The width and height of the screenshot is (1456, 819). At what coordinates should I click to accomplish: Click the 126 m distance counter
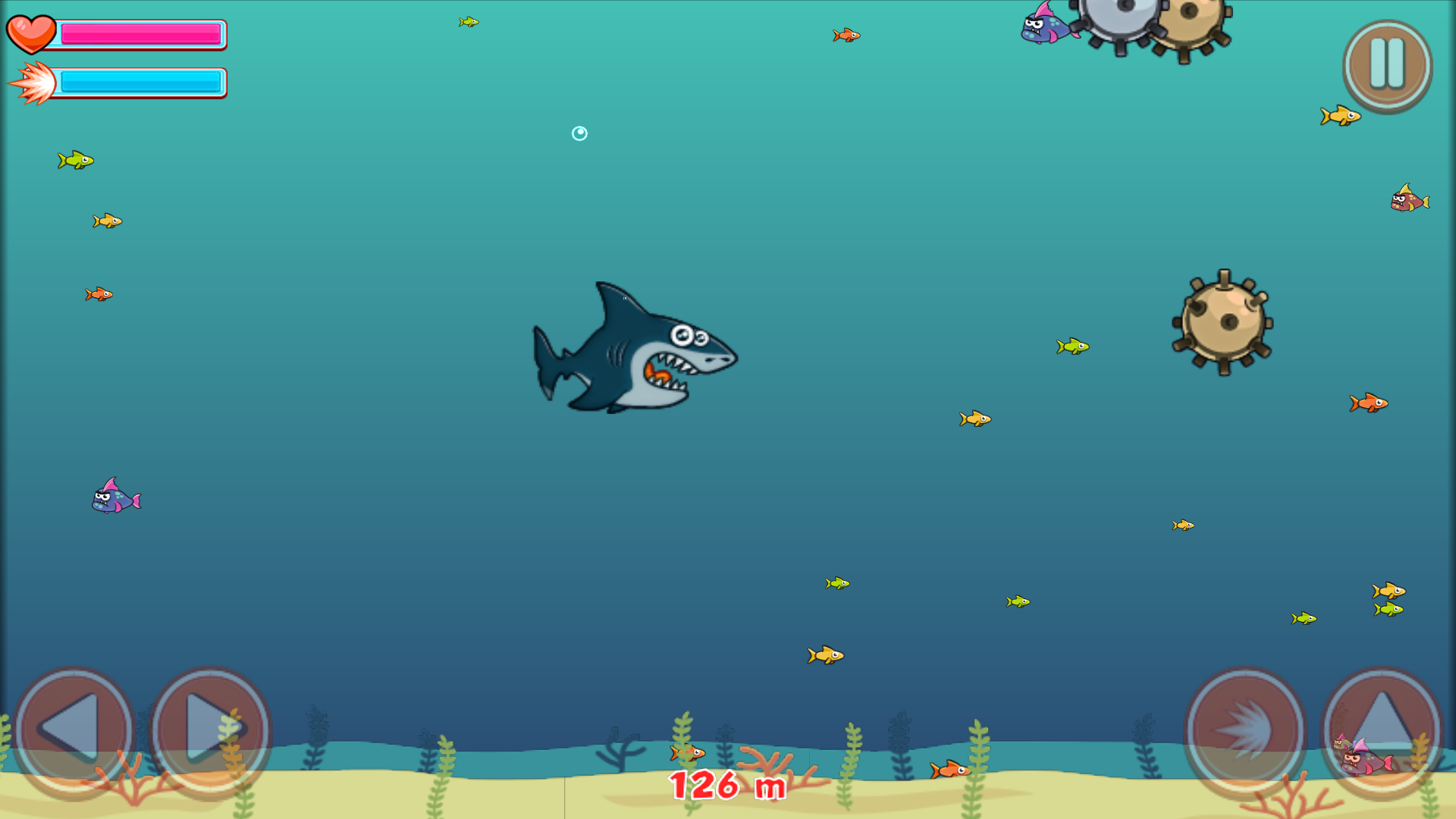click(726, 786)
